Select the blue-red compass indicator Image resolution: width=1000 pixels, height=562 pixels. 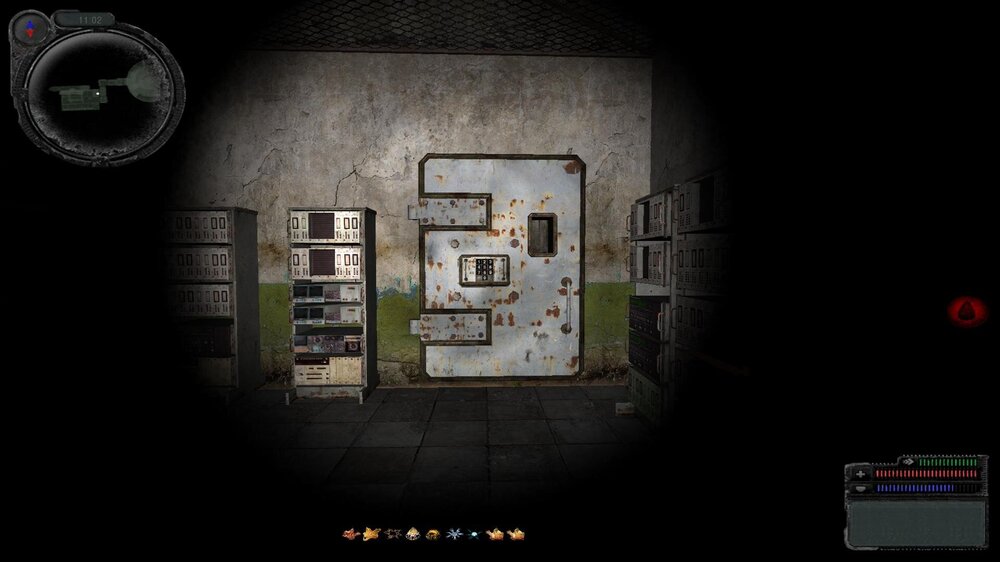click(30, 28)
